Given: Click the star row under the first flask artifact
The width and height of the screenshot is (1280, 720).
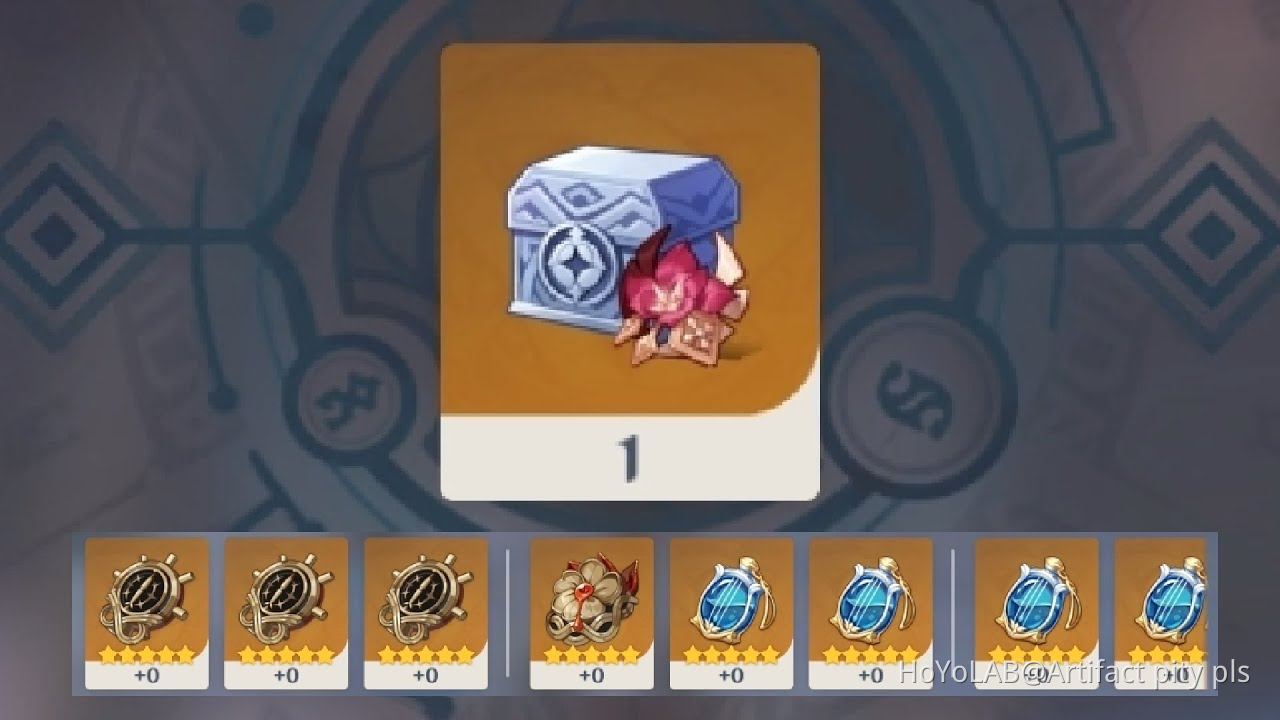Looking at the screenshot, I should [x=733, y=652].
